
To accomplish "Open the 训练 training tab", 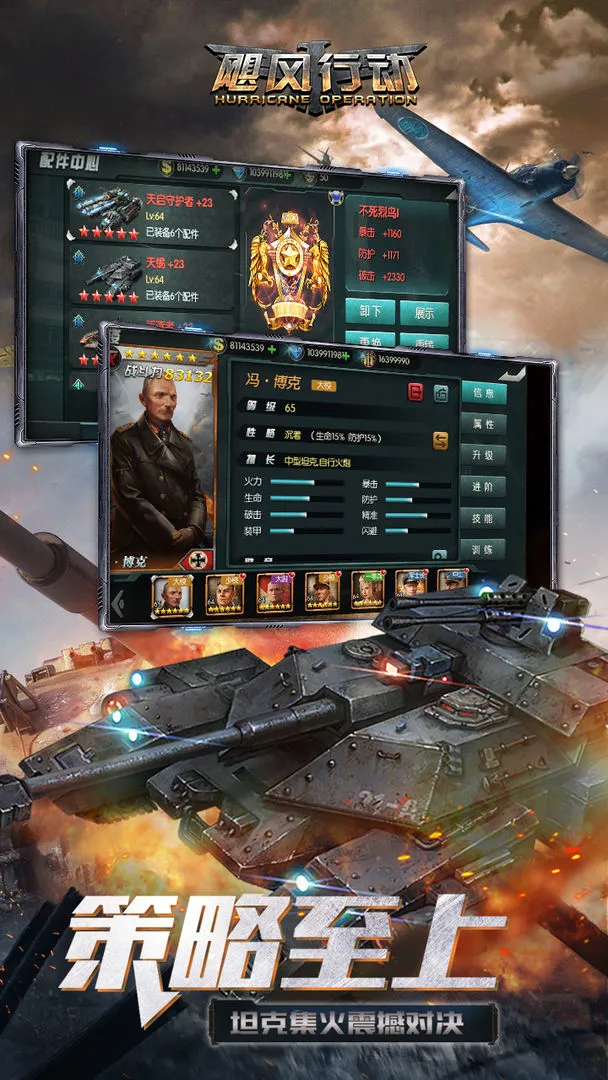I will coord(484,549).
